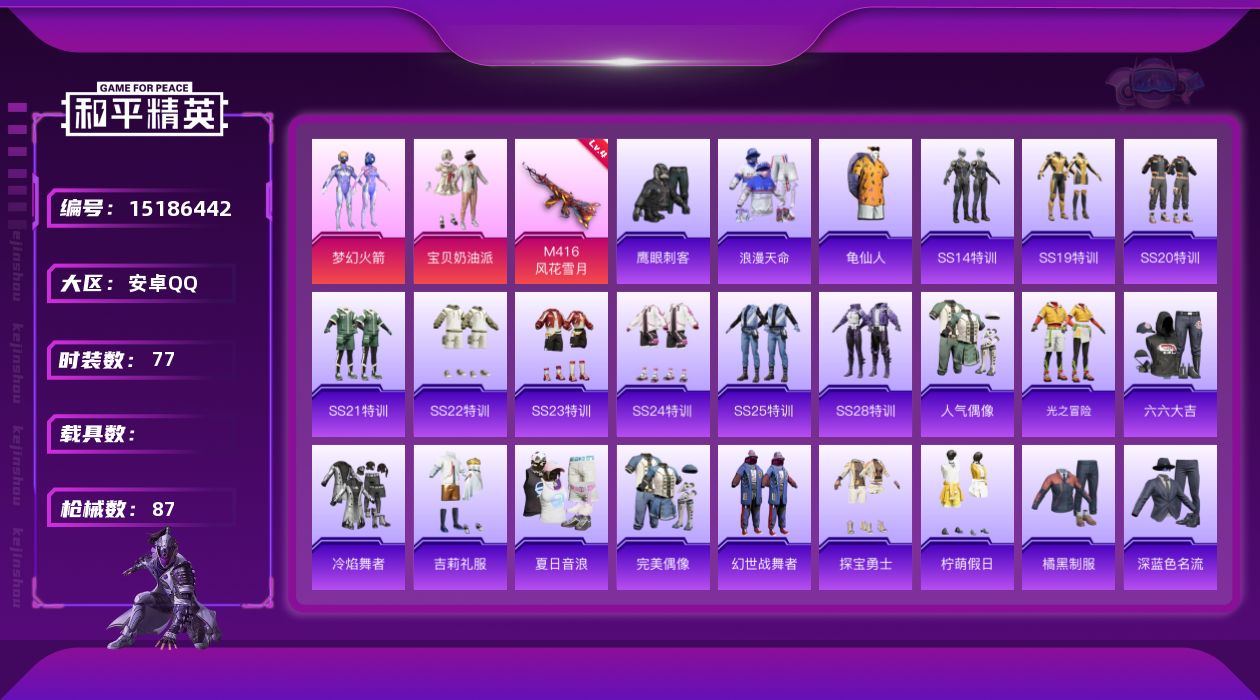
Task: Click the SS25特训 denim outfit card
Action: [764, 364]
